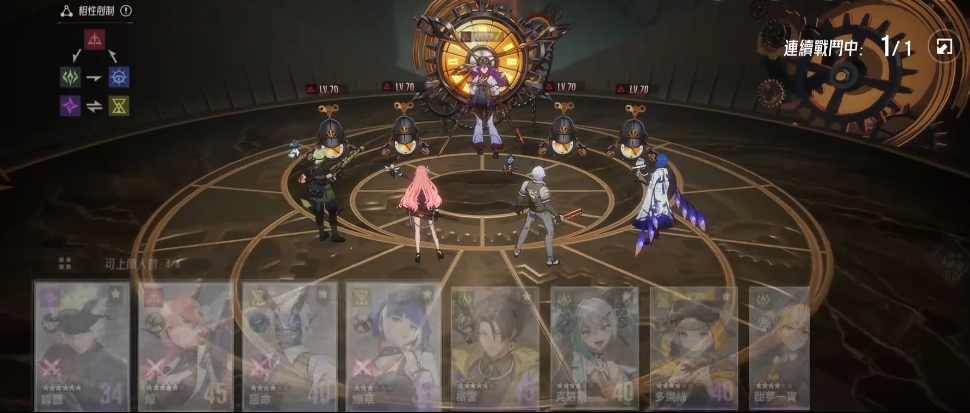The image size is (970, 413).
Task: Choose the red-haired character card, level 45
Action: [185, 345]
